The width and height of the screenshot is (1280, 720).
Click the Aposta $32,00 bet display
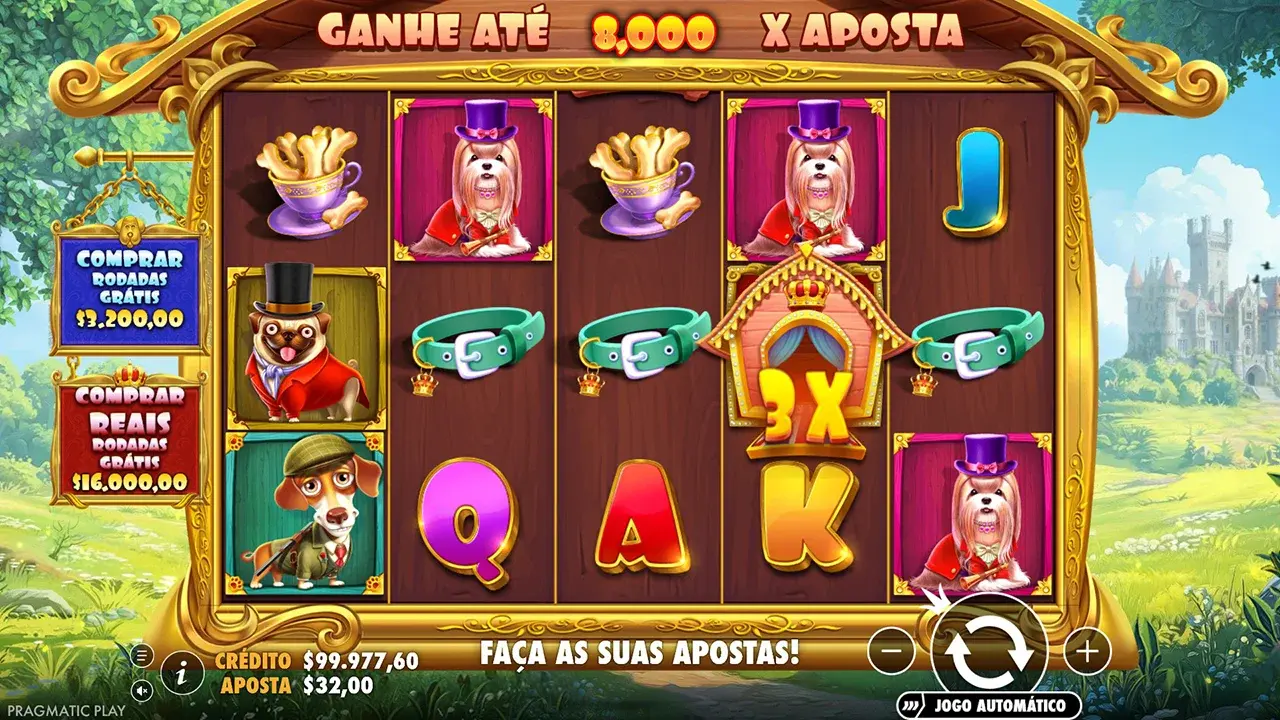(296, 683)
